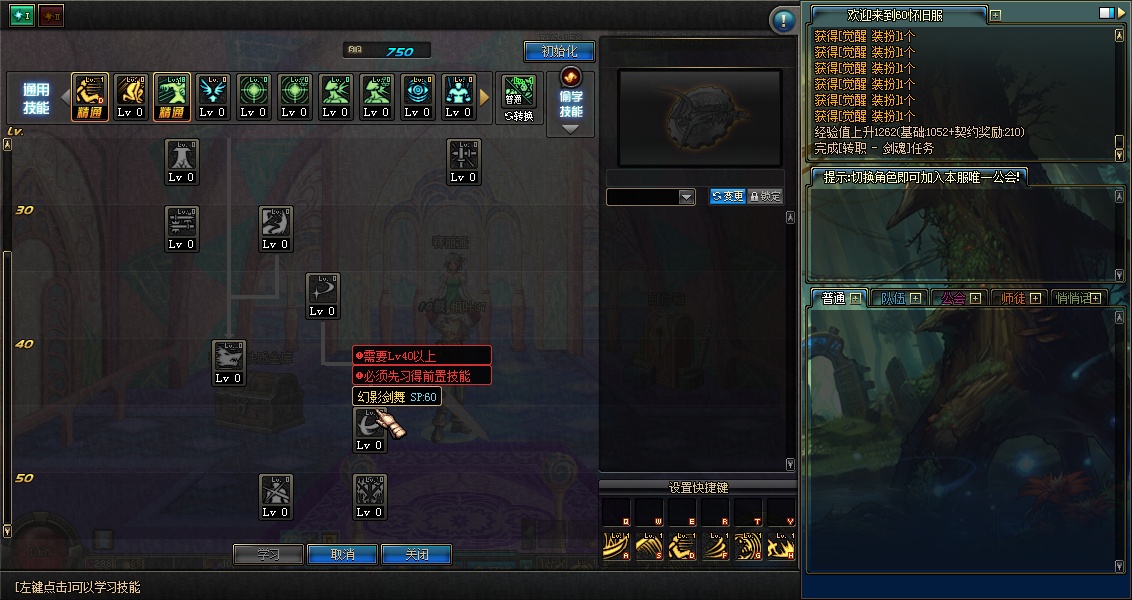Expand the 偏学技能 panel
This screenshot has height=600, width=1132.
[x=571, y=104]
